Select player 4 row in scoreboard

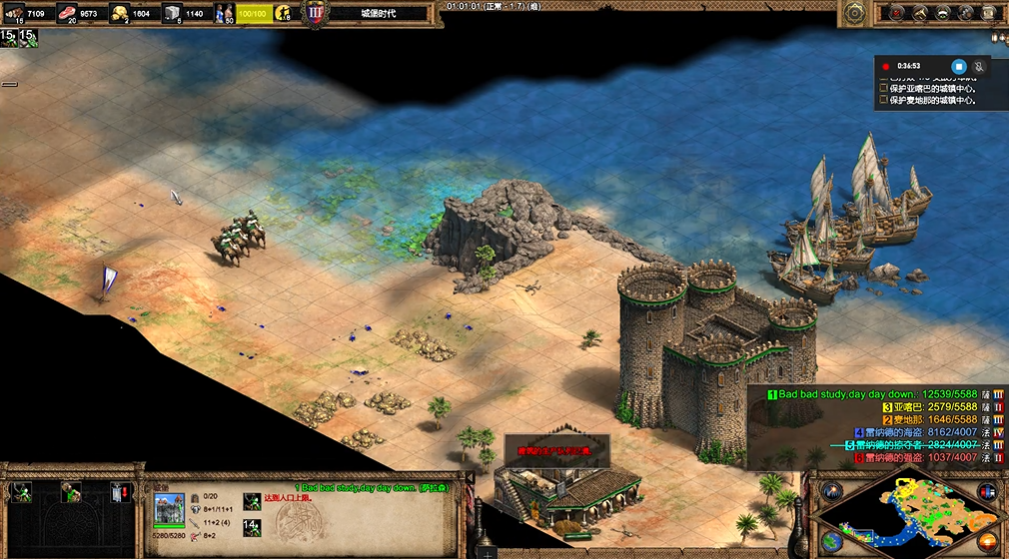click(900, 432)
